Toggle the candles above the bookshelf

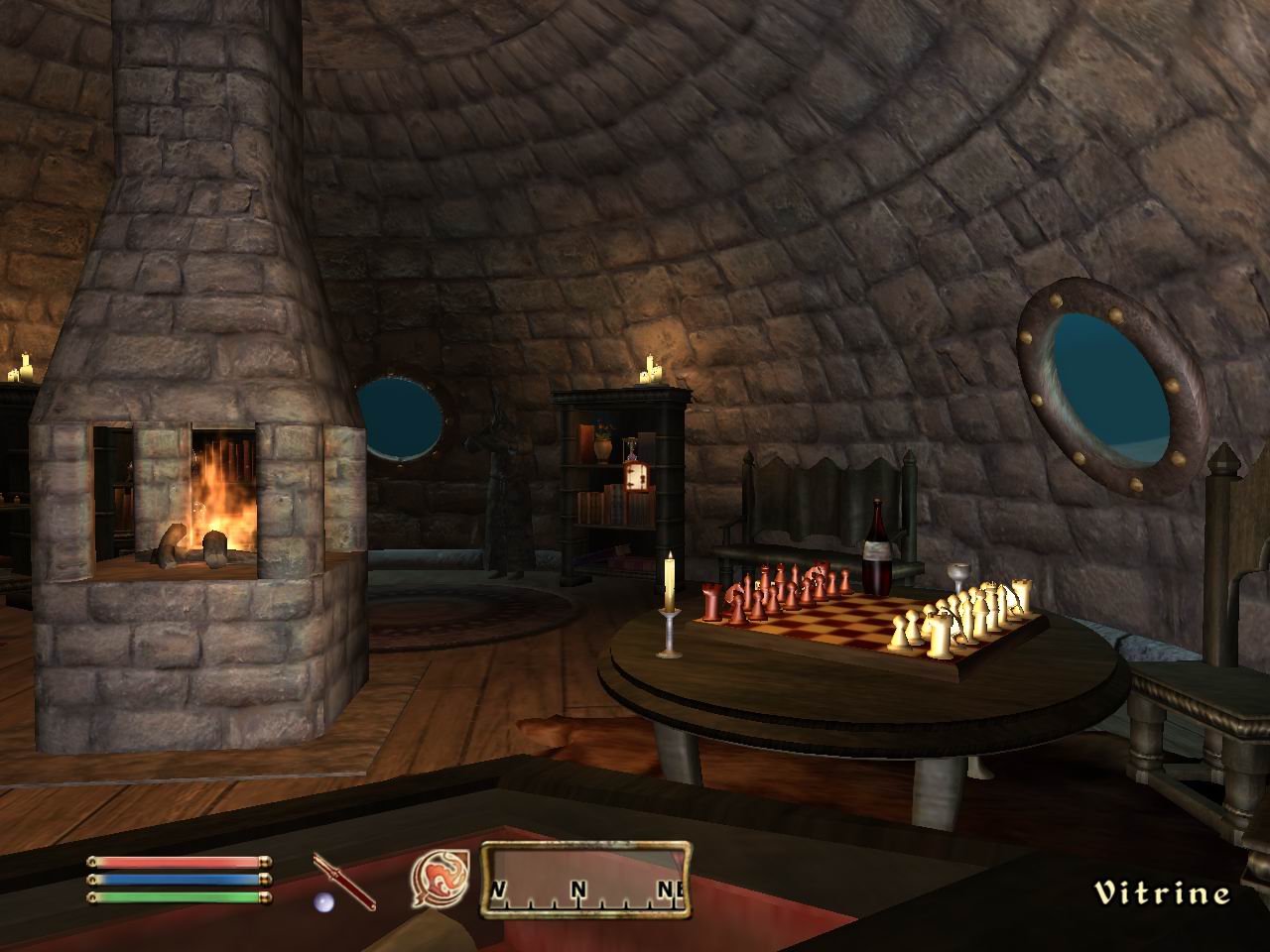(x=650, y=372)
